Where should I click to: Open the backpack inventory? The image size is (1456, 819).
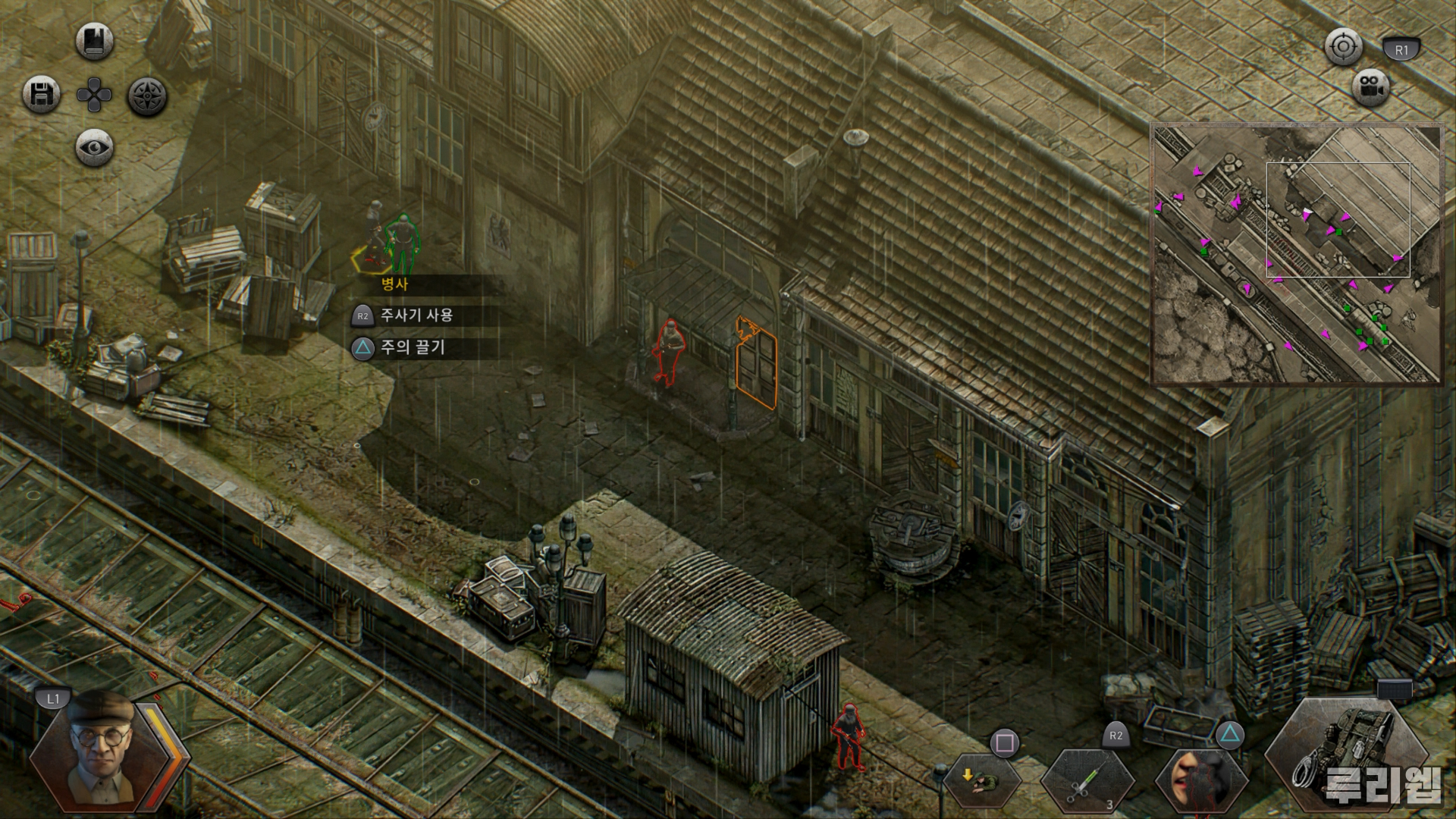click(x=1346, y=754)
